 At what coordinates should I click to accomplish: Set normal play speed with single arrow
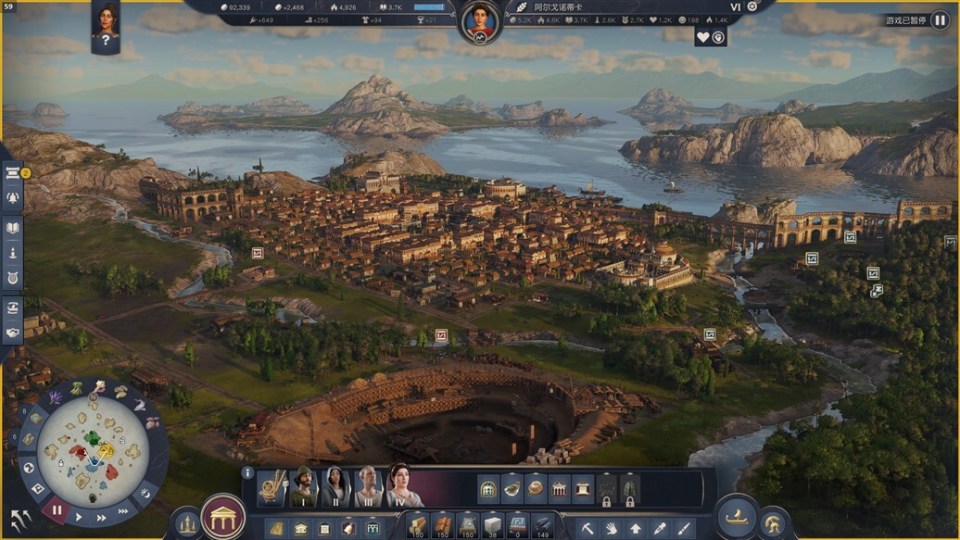tap(79, 518)
